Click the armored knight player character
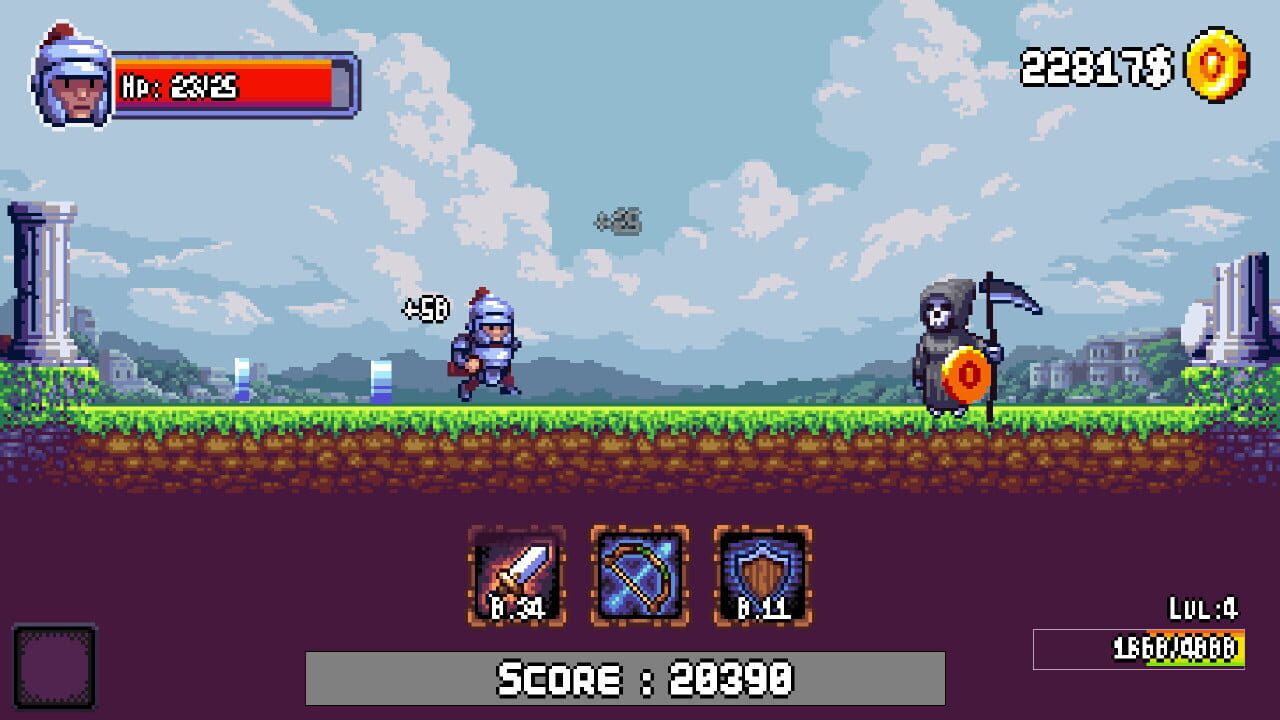This screenshot has width=1280, height=720. tap(490, 350)
